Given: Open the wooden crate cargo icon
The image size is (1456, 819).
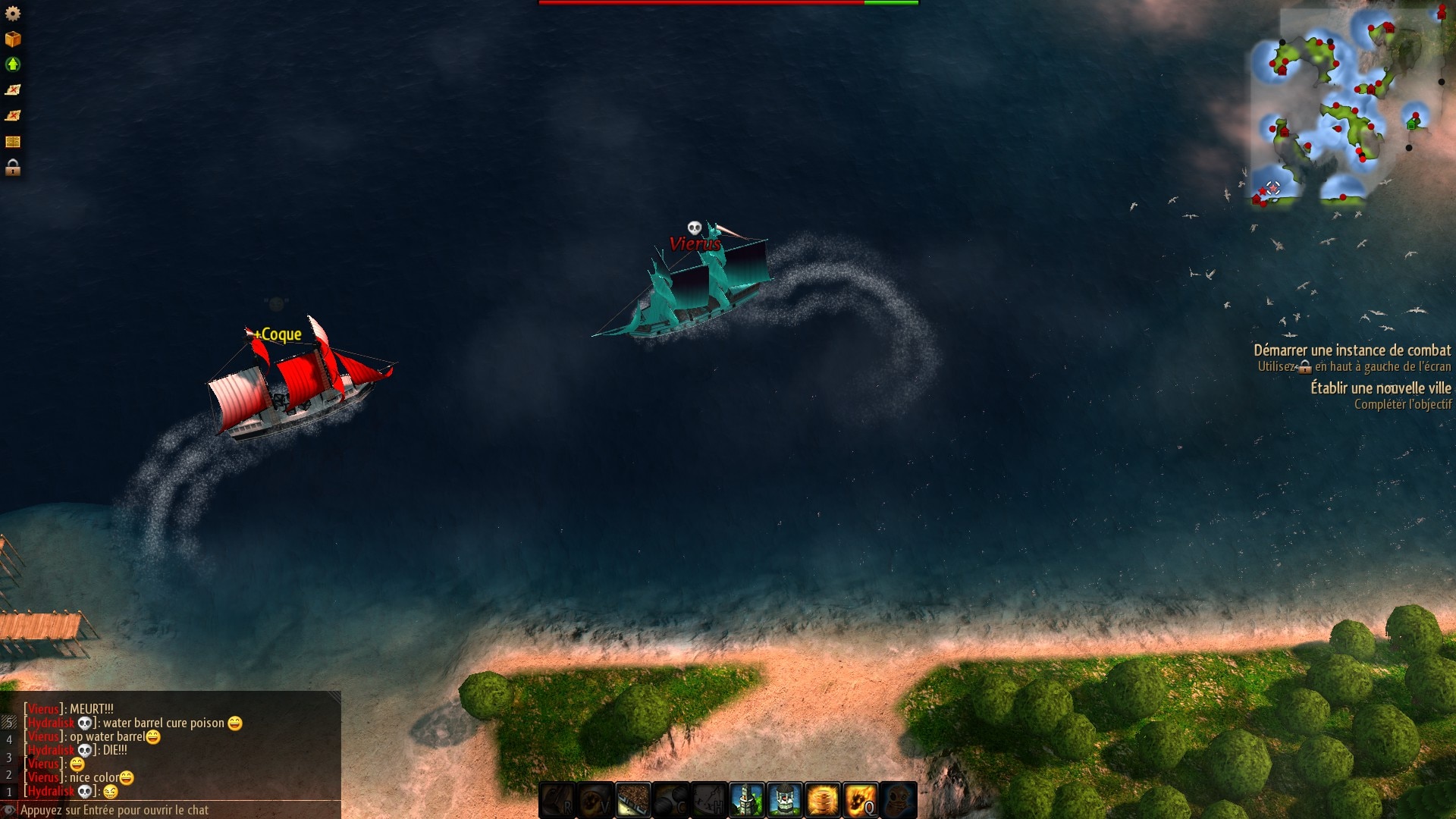Looking at the screenshot, I should pyautogui.click(x=13, y=39).
